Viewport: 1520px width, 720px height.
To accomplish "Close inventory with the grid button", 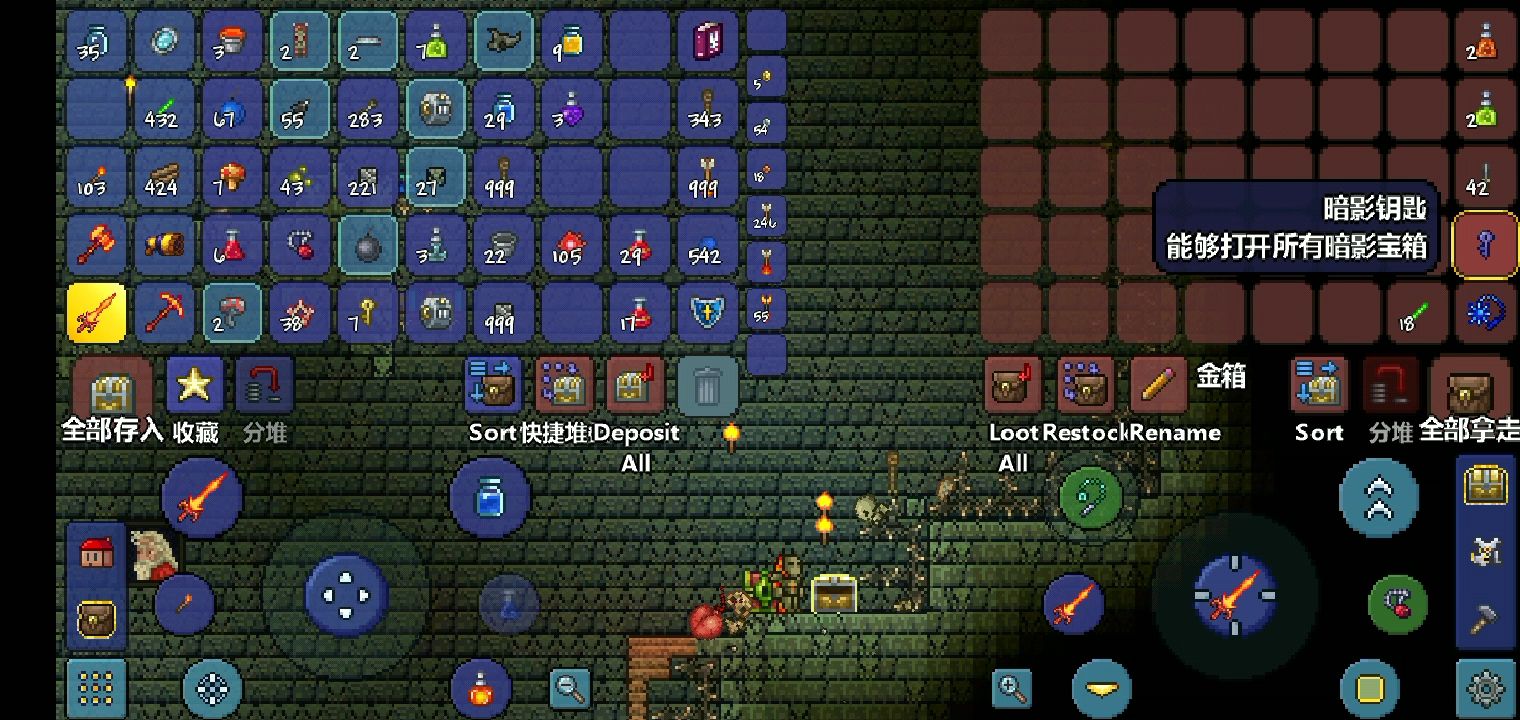I will [x=96, y=688].
